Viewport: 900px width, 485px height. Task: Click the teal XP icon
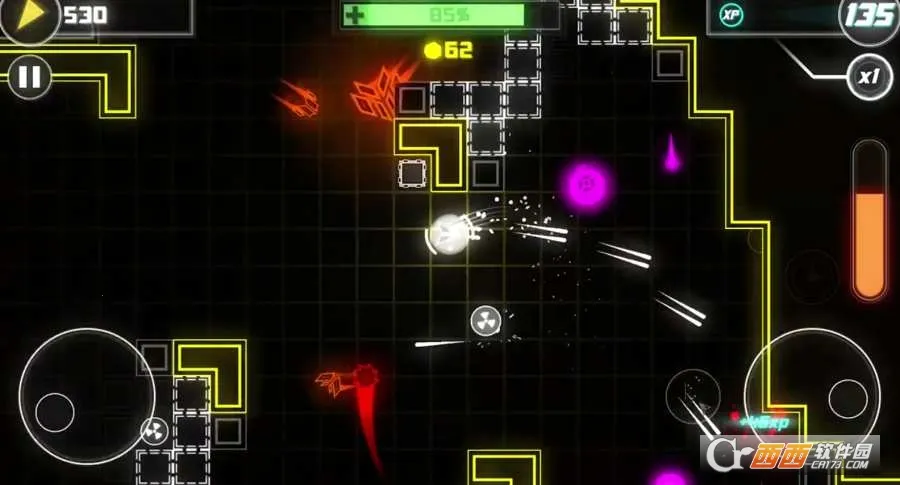(731, 16)
